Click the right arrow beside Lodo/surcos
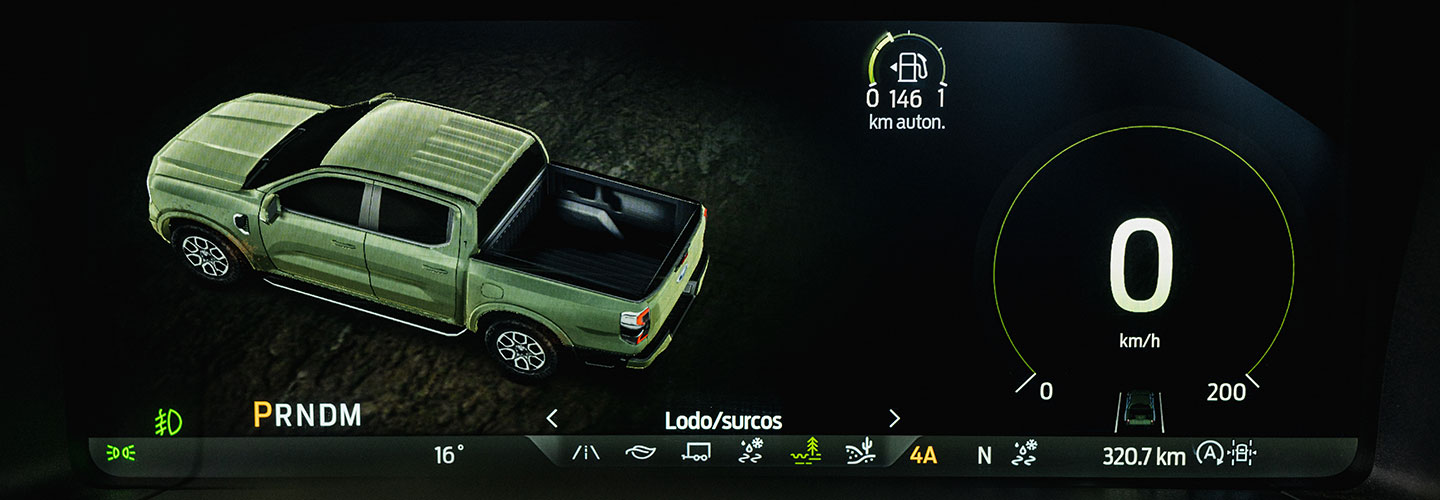Screen dimensions: 1440x500 coord(894,419)
